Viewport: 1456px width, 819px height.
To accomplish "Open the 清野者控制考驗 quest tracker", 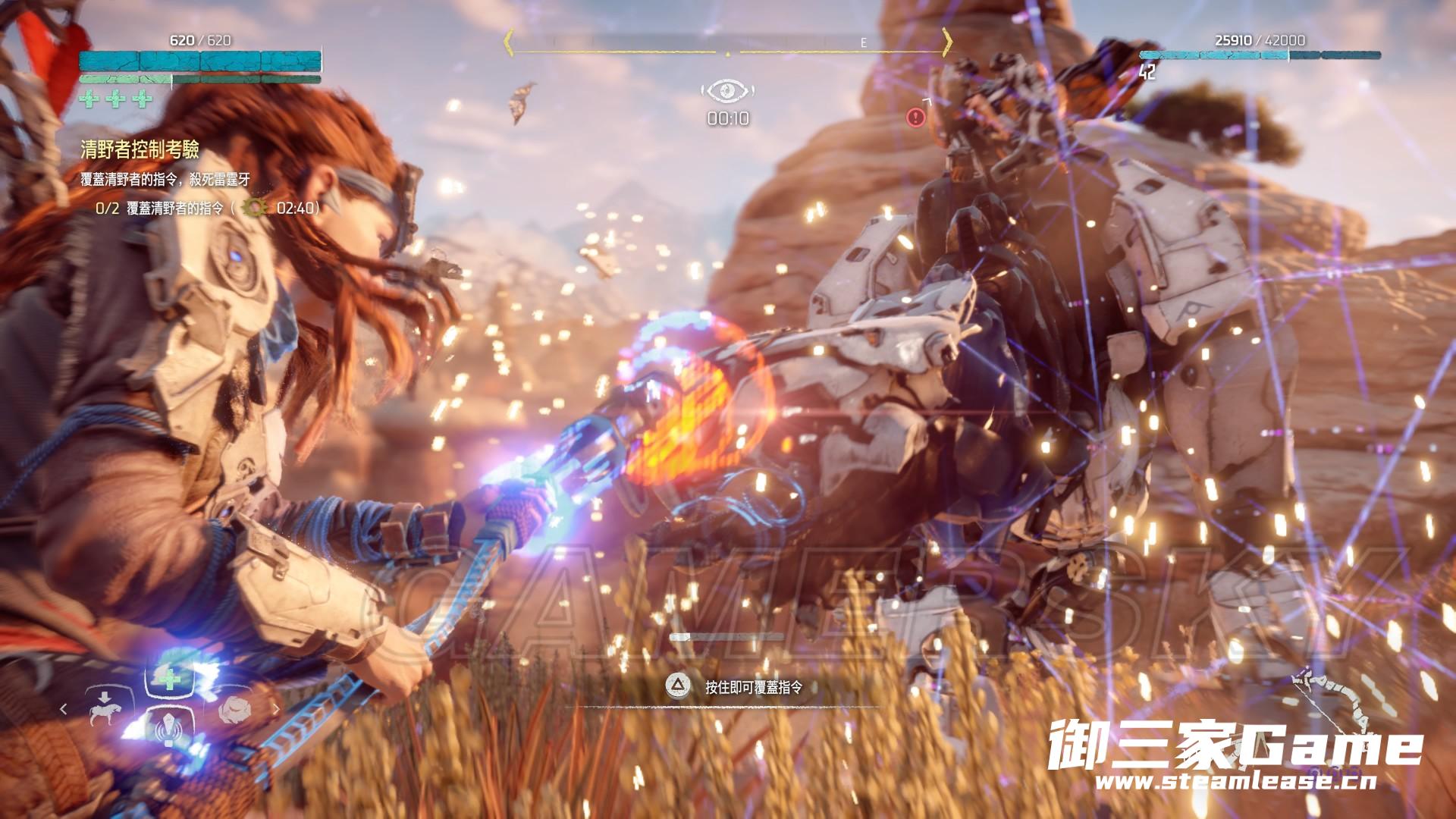I will pos(140,150).
